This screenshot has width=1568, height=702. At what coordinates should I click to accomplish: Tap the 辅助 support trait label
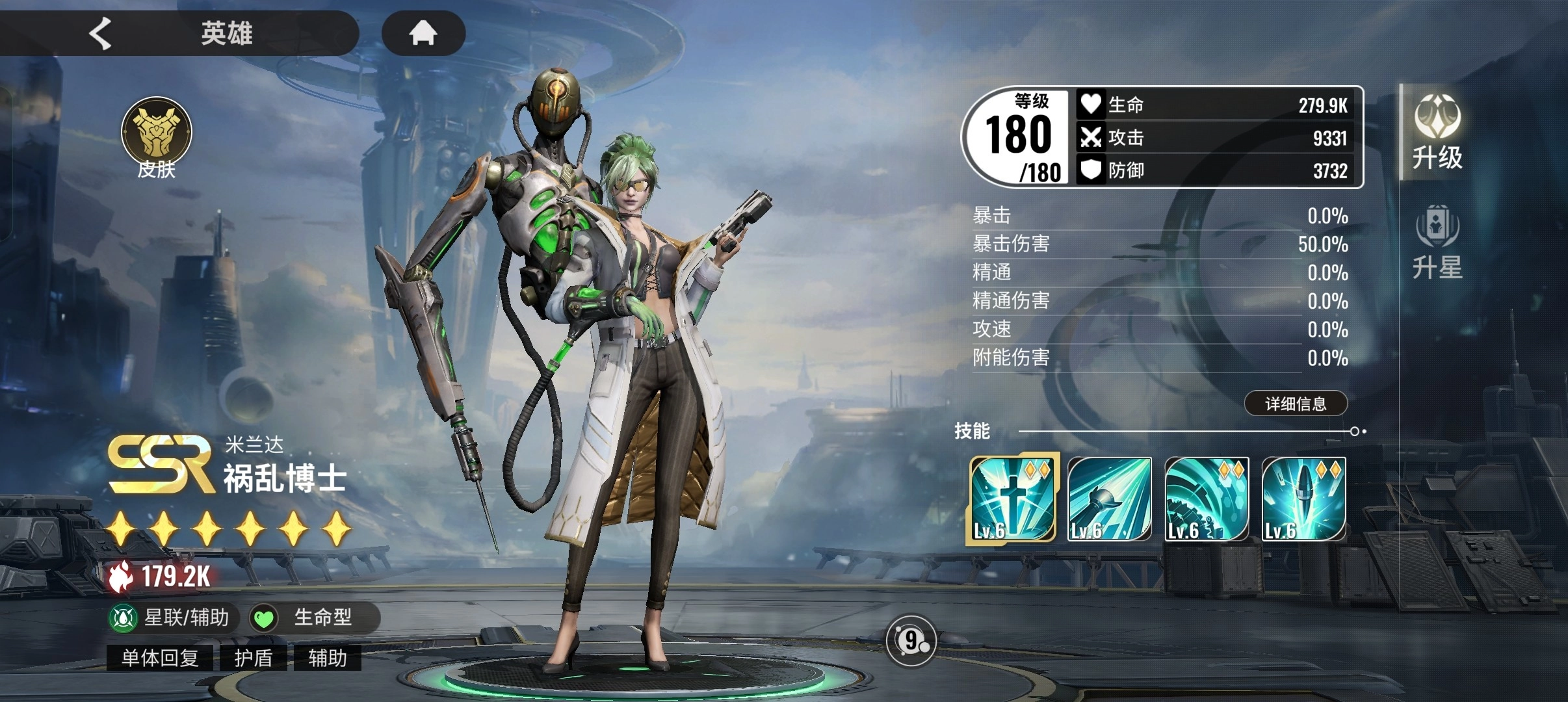click(x=327, y=658)
